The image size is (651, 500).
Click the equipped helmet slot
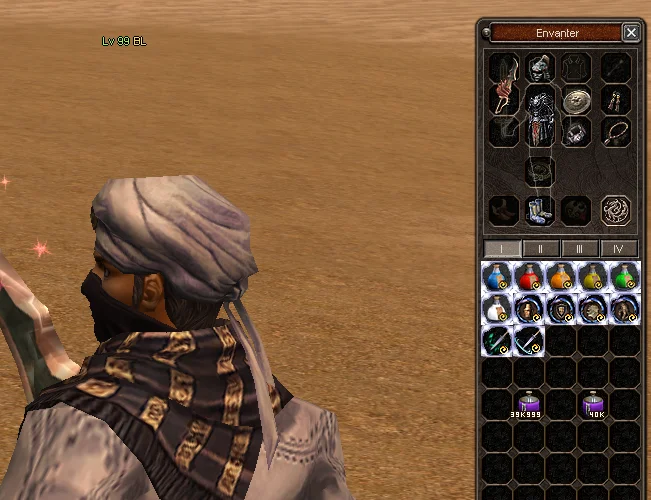[541, 68]
